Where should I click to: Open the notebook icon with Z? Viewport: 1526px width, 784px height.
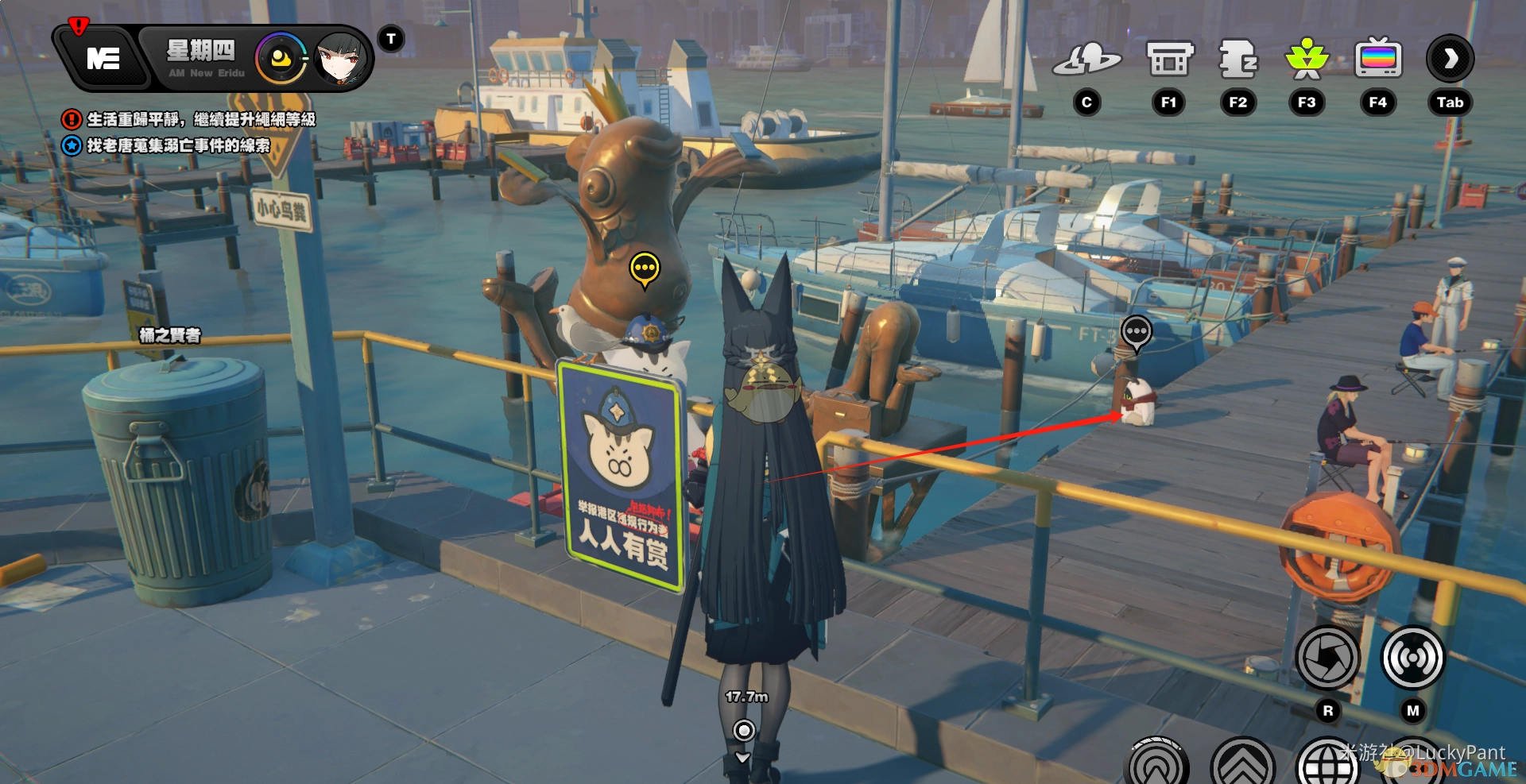tap(1237, 60)
